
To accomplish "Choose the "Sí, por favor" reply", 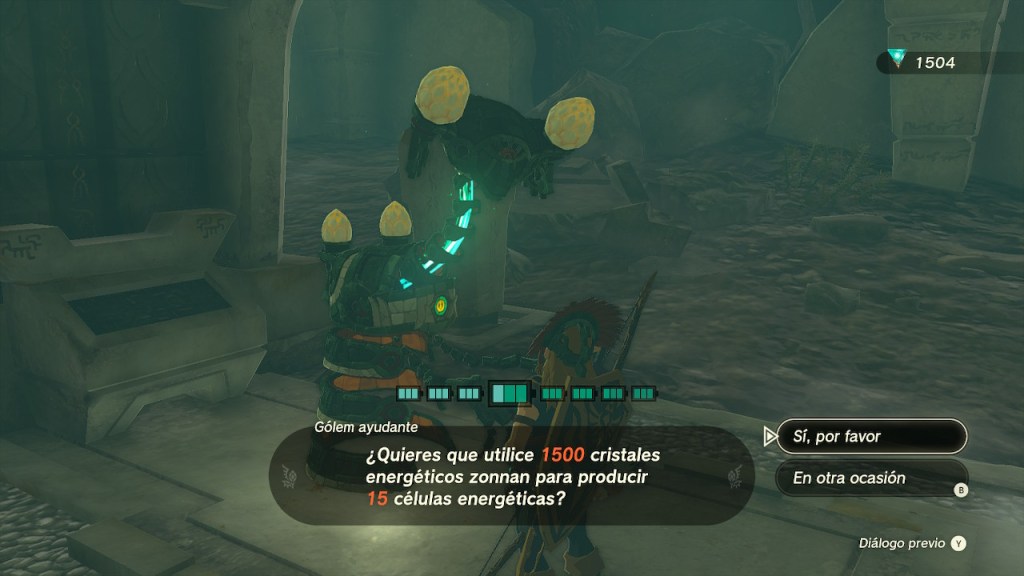I will (x=871, y=437).
